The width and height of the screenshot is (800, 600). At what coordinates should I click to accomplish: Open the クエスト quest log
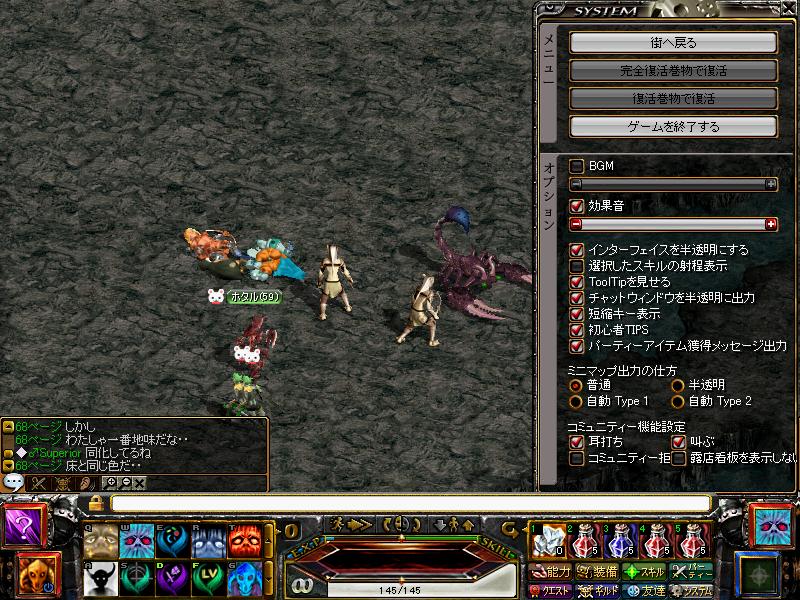pyautogui.click(x=550, y=591)
